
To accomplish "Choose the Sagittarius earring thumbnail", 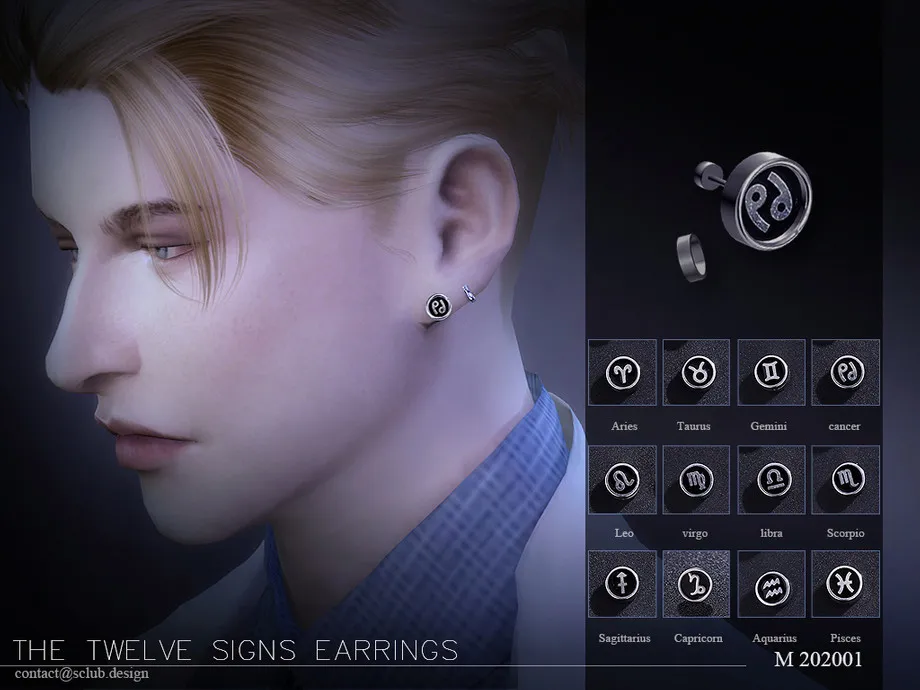I will coord(623,584).
